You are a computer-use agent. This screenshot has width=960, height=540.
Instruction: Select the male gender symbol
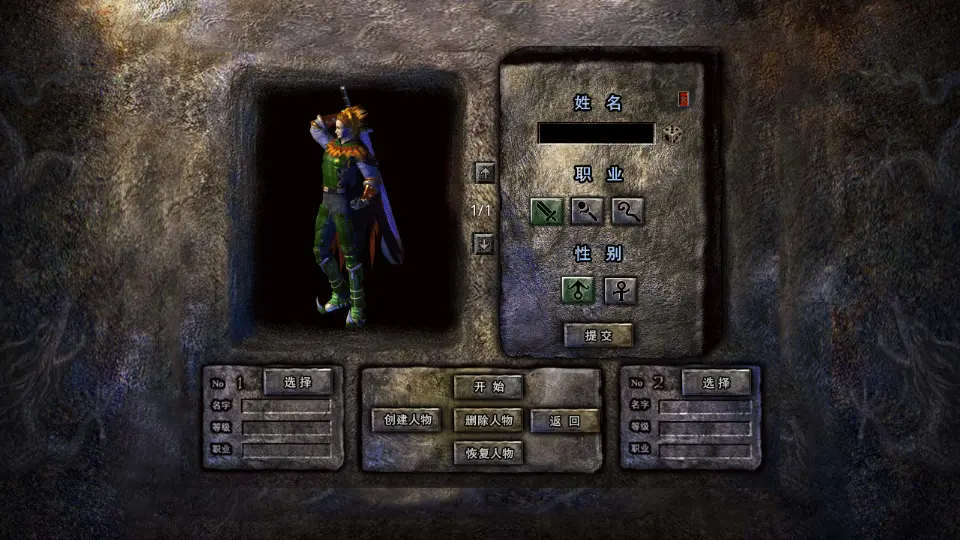[x=578, y=291]
